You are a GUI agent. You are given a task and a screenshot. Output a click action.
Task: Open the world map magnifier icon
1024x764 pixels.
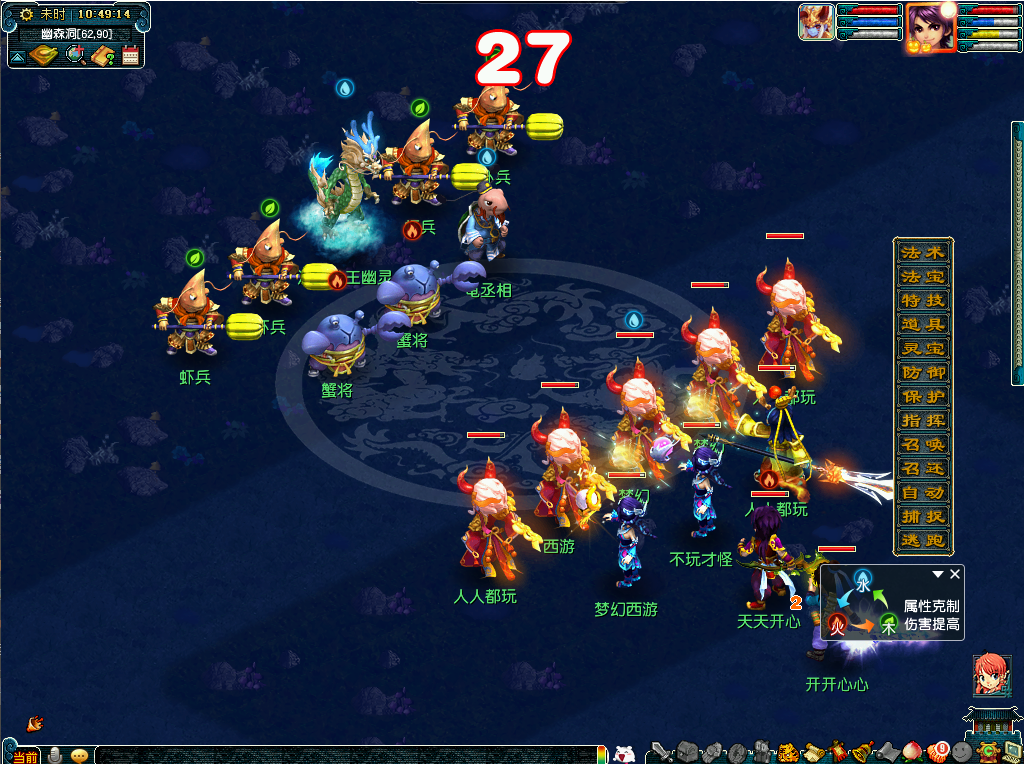tap(75, 55)
